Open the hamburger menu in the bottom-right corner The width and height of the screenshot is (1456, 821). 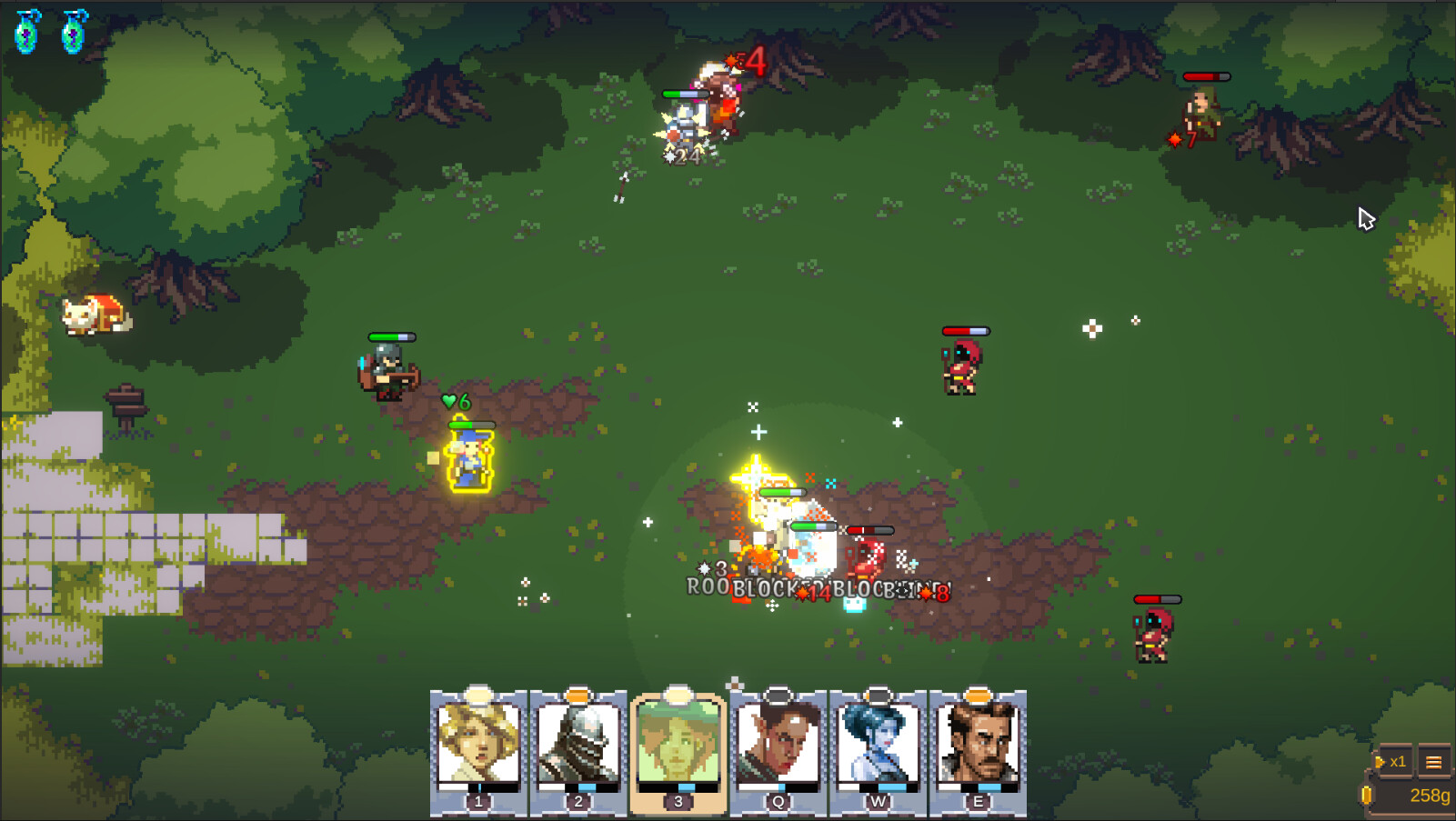point(1434,762)
